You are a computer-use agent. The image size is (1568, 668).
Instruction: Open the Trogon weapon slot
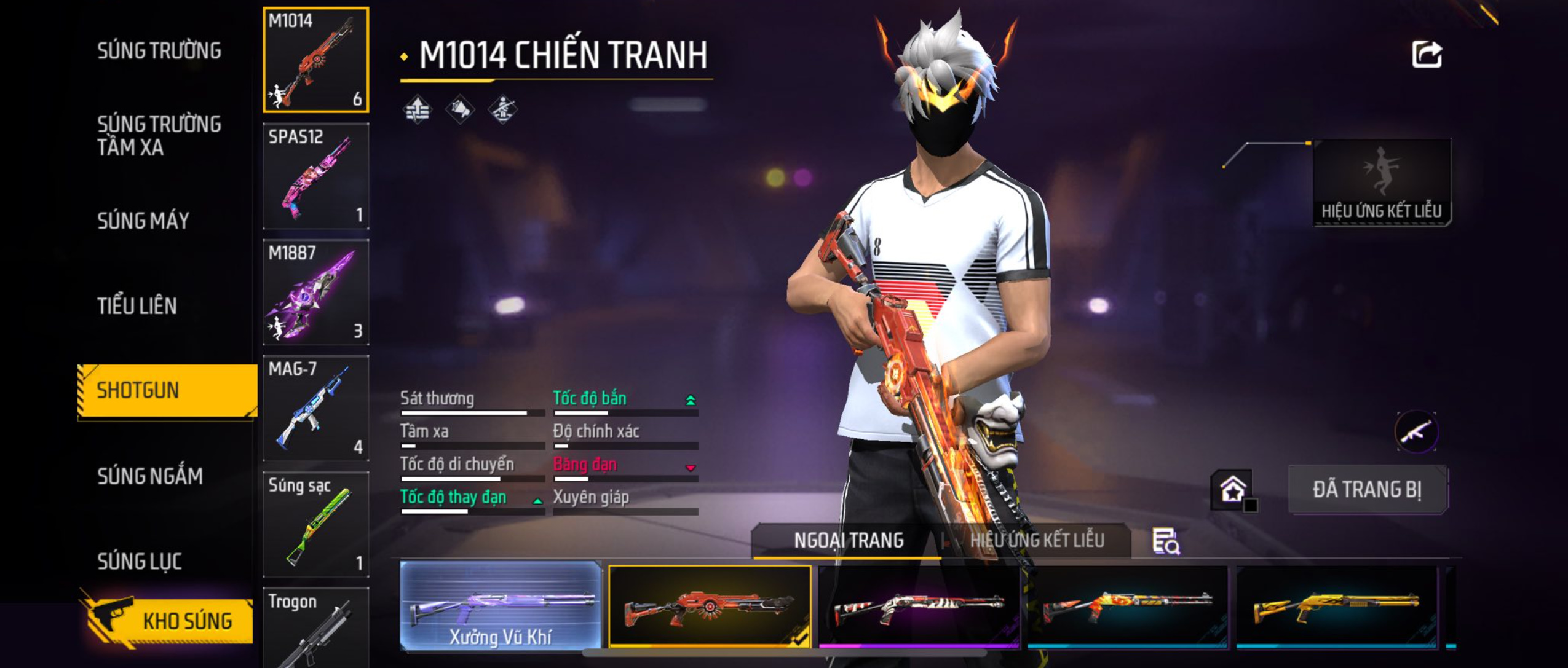click(x=316, y=627)
